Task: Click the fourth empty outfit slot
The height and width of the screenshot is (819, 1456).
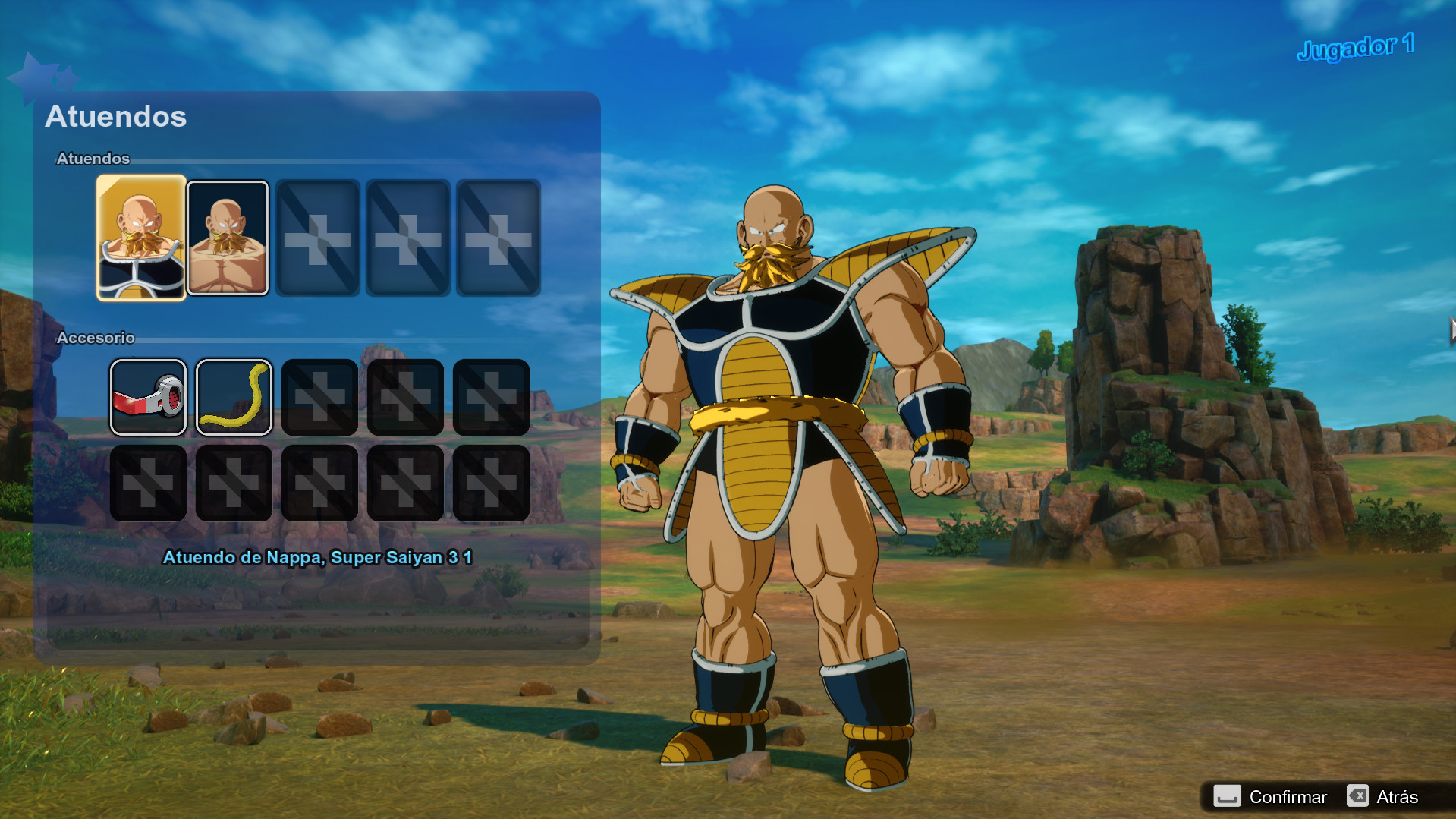Action: pos(407,238)
